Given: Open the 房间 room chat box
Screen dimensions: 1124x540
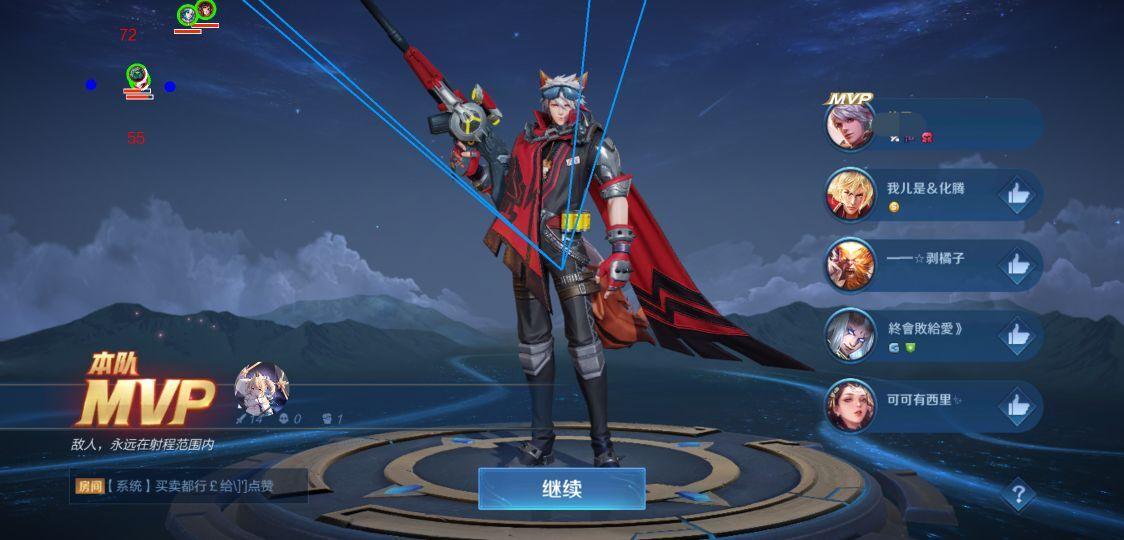Looking at the screenshot, I should 190,487.
